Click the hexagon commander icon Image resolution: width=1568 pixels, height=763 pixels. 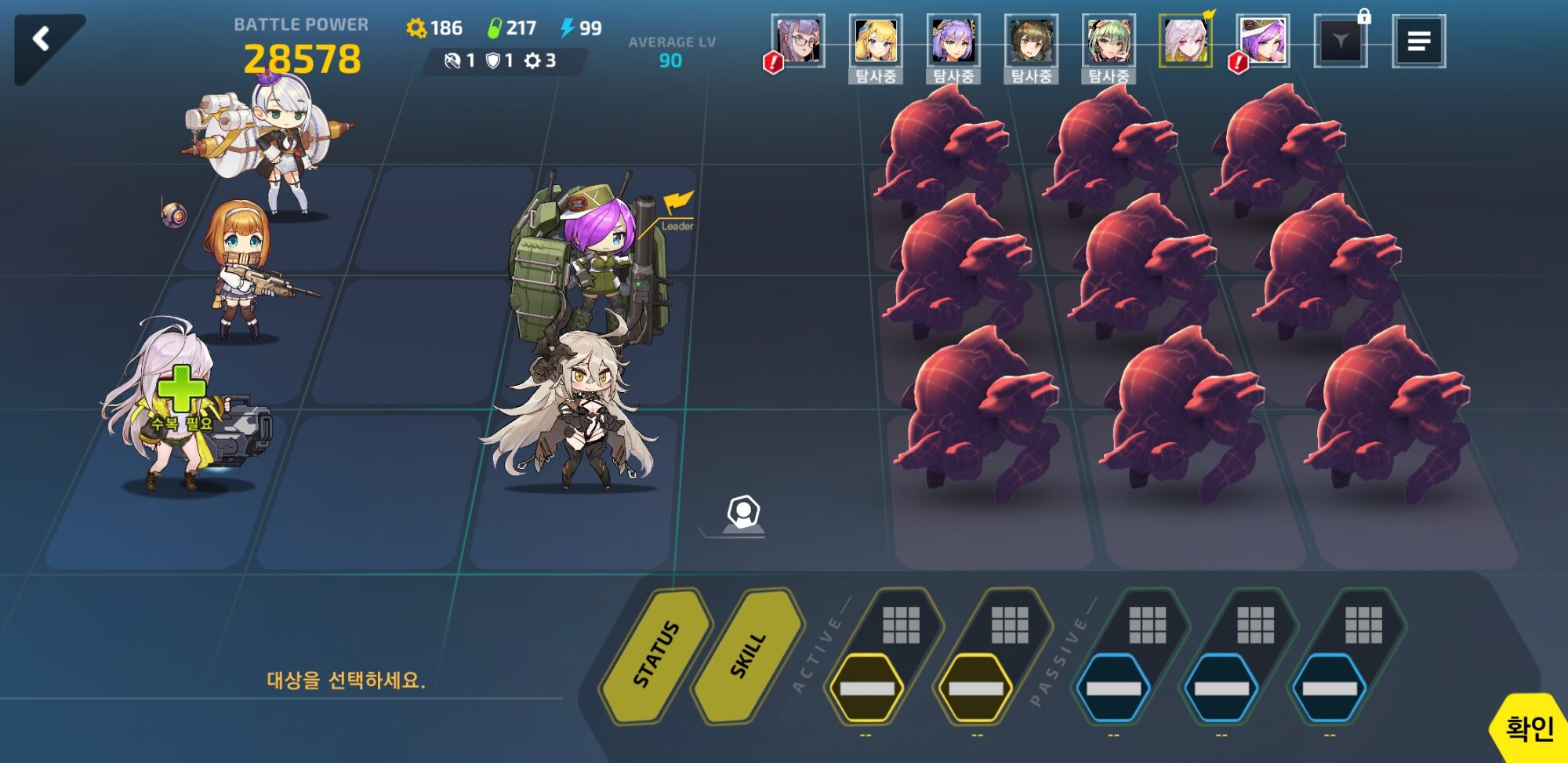pyautogui.click(x=742, y=514)
